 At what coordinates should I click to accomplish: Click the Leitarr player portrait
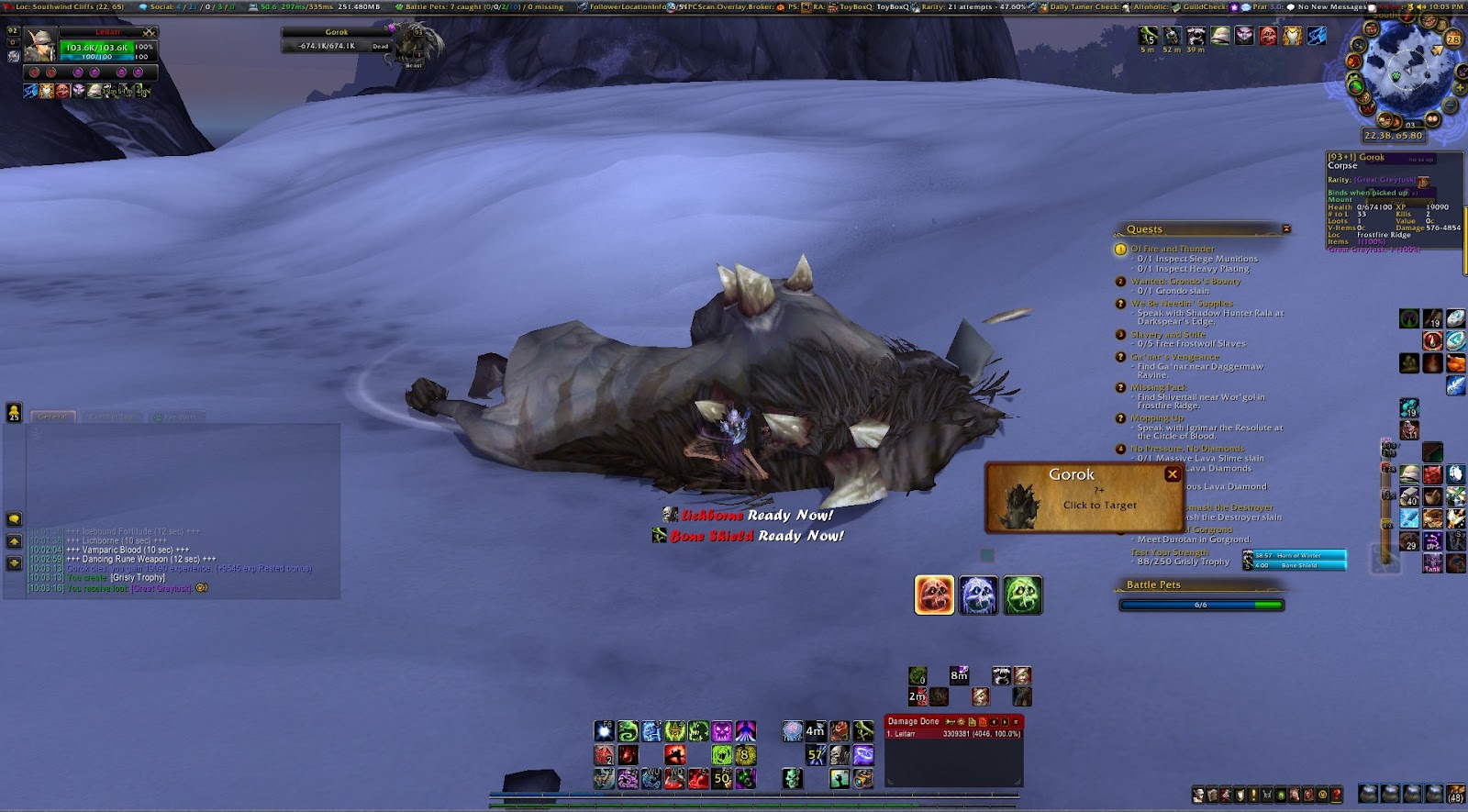41,46
